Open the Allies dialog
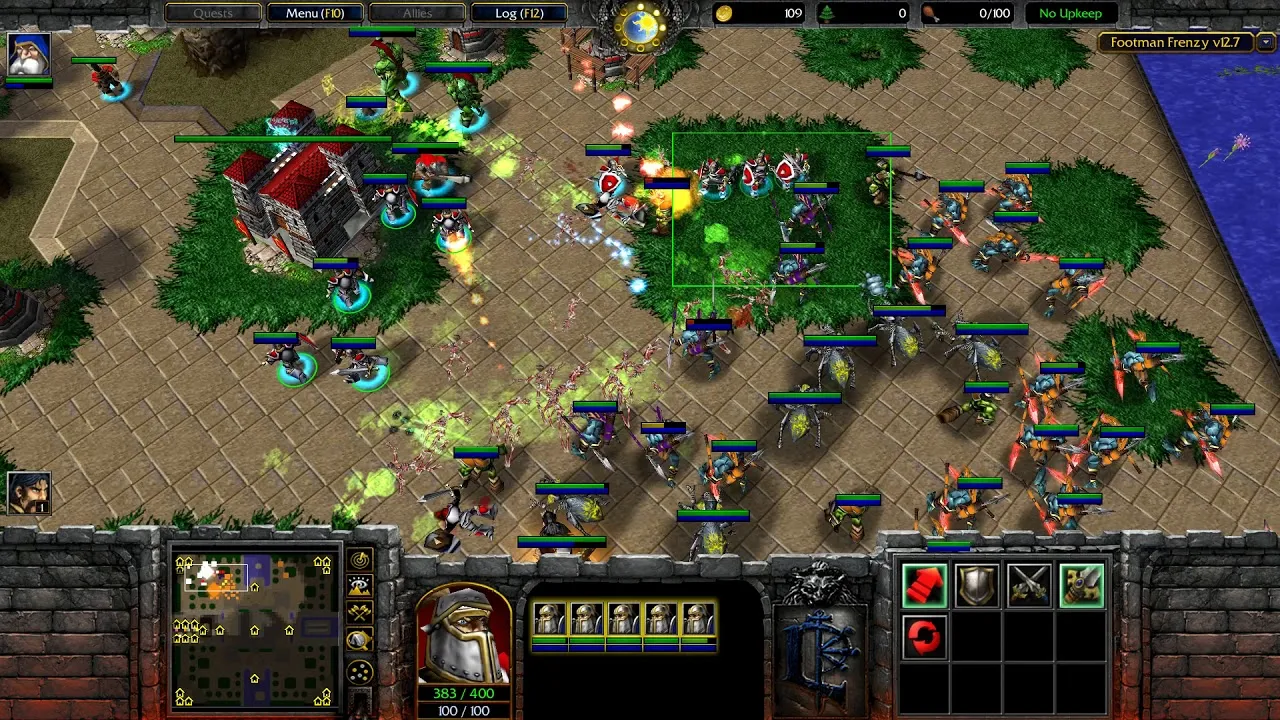This screenshot has height=720, width=1280. point(416,13)
